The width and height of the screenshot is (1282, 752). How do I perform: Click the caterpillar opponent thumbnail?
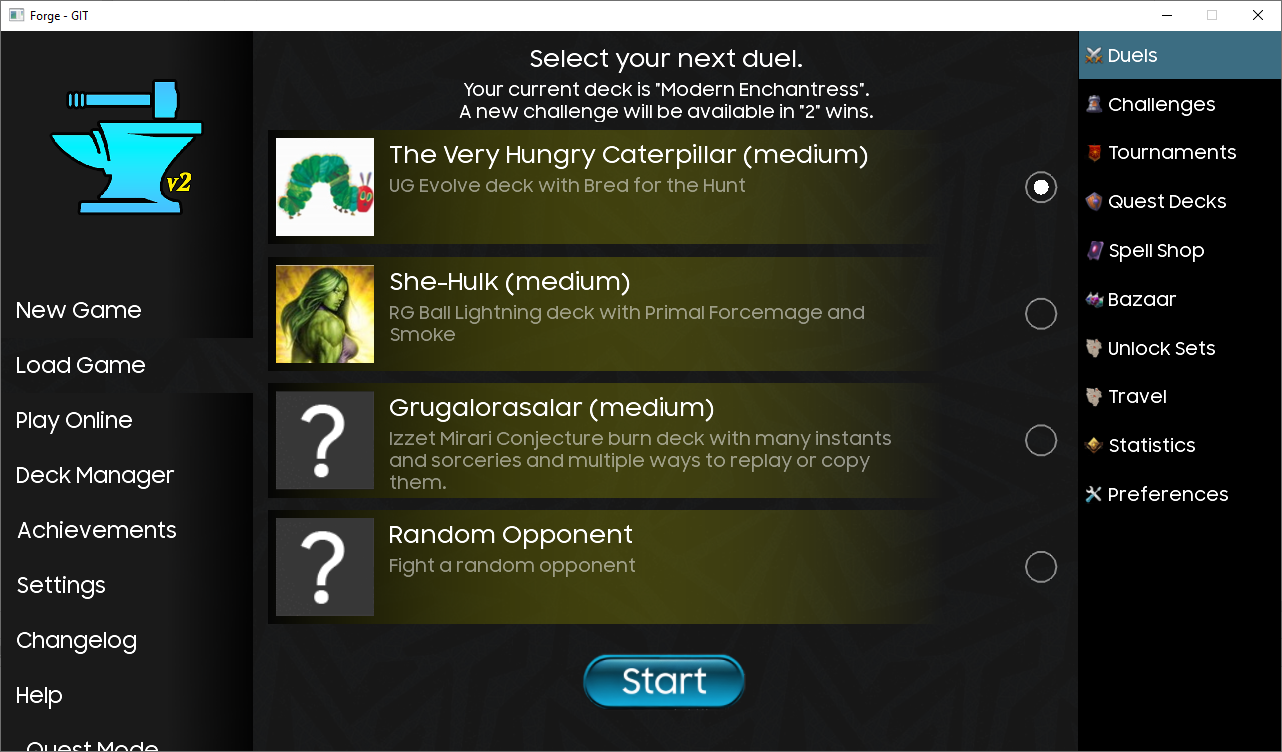pyautogui.click(x=324, y=187)
